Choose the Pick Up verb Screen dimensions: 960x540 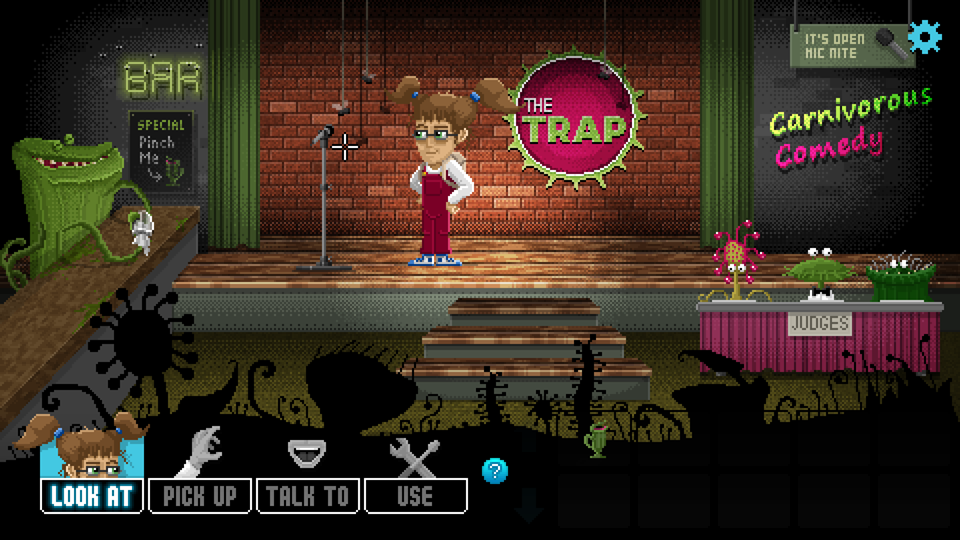click(x=200, y=495)
